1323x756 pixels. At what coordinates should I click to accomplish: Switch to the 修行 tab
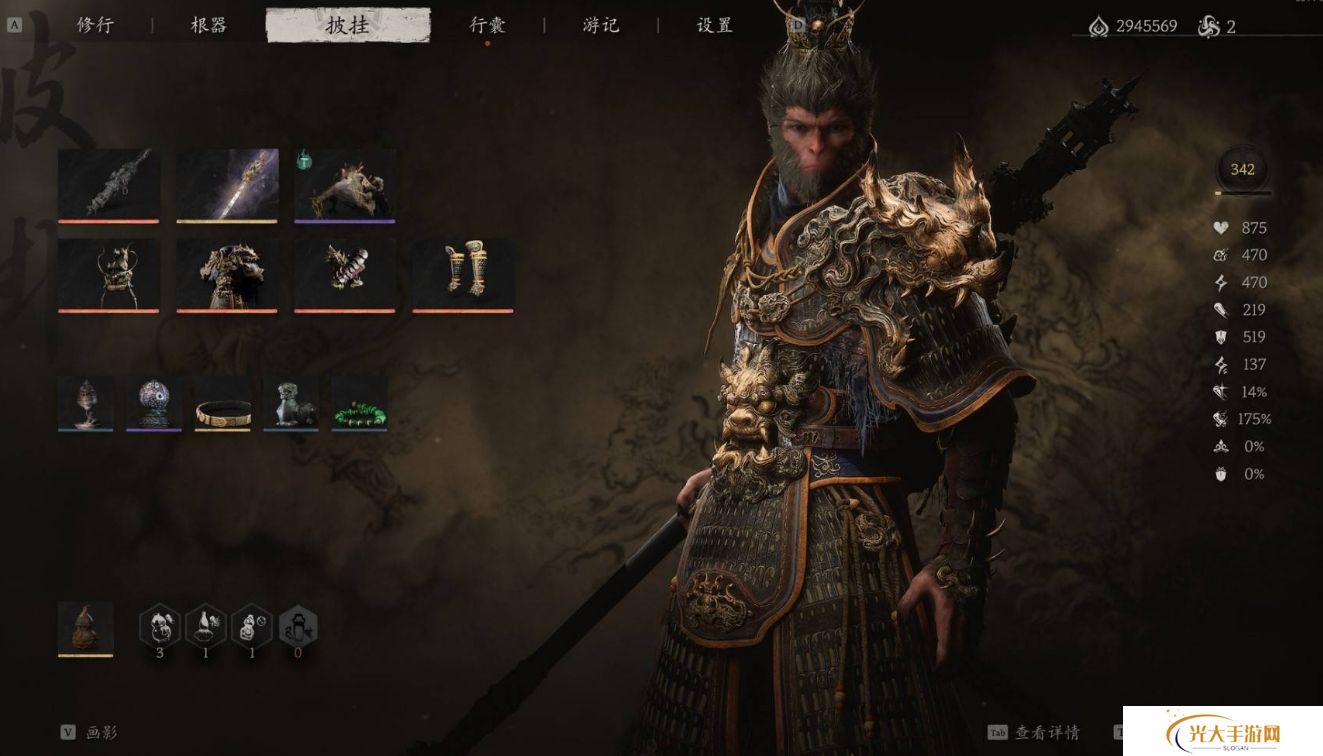click(98, 26)
